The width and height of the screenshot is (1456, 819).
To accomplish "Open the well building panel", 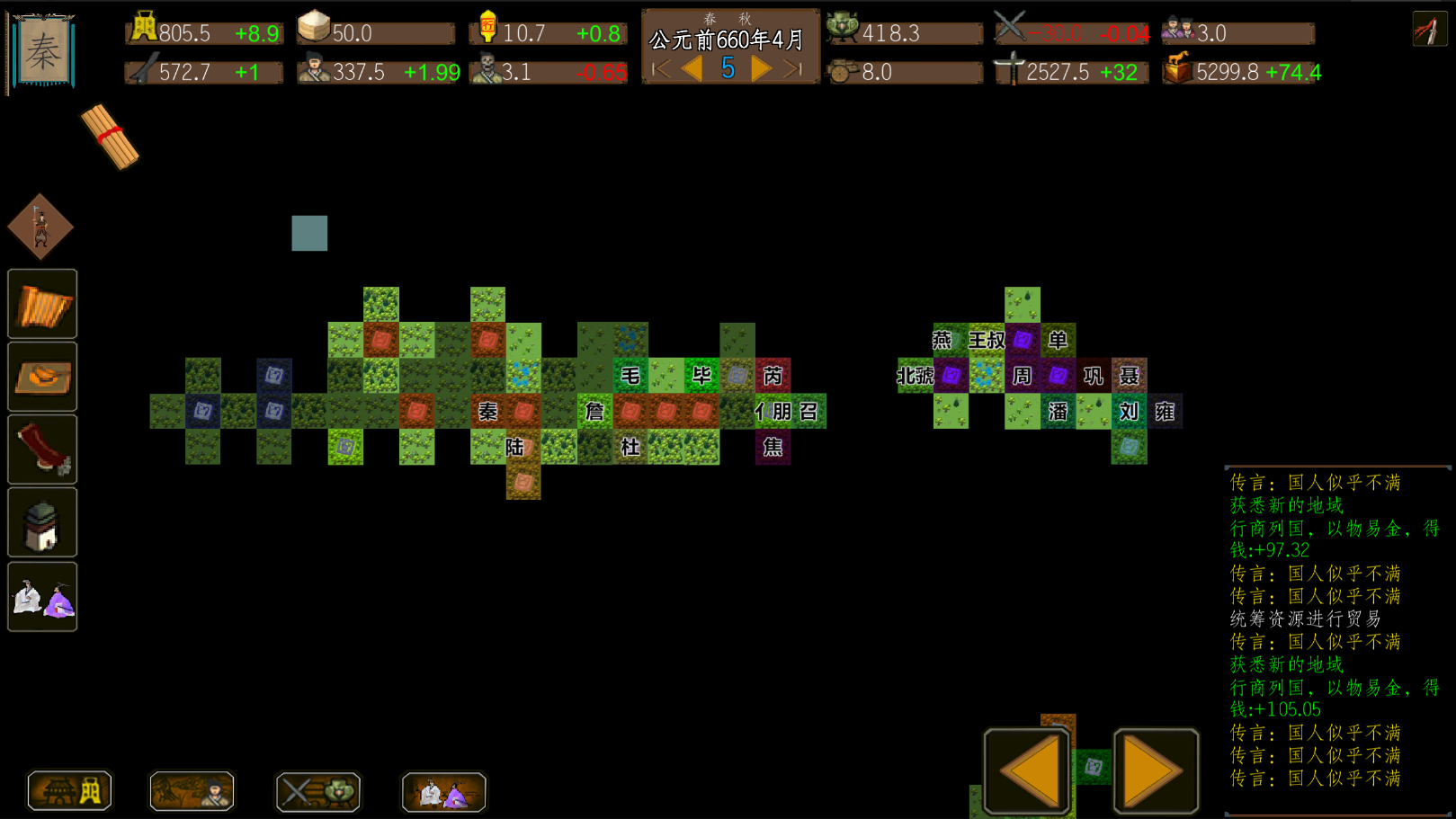I will [42, 521].
